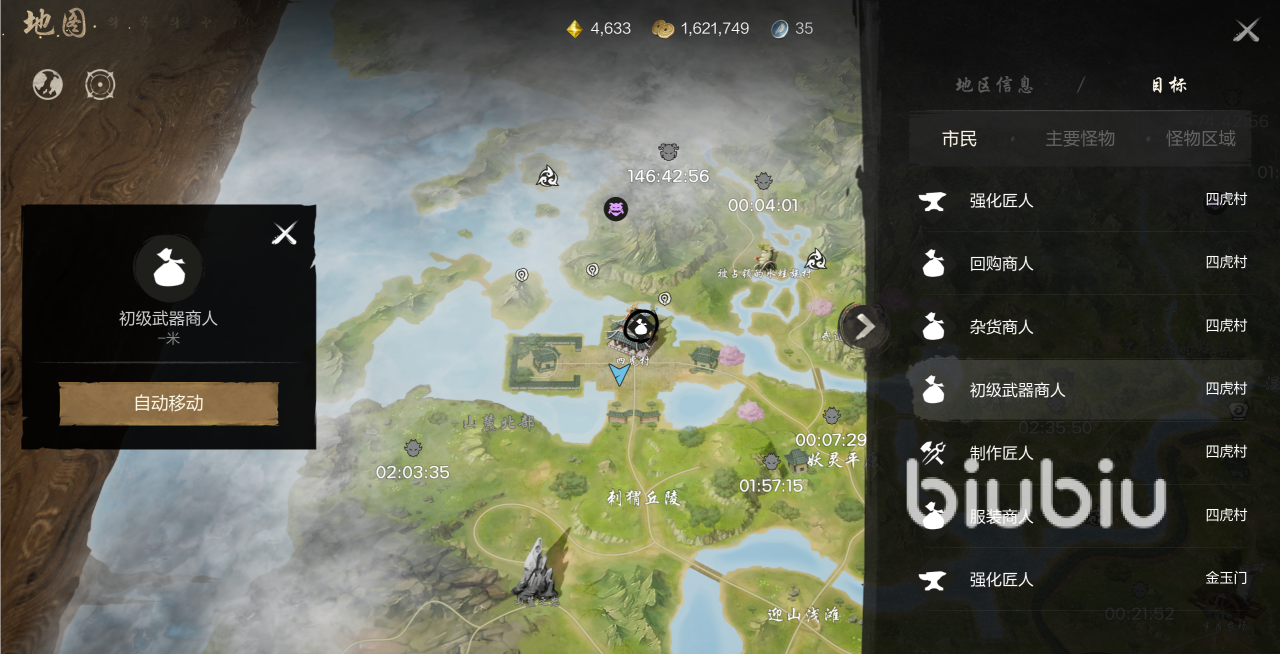Select the circled merchant bag map marker

[x=640, y=325]
